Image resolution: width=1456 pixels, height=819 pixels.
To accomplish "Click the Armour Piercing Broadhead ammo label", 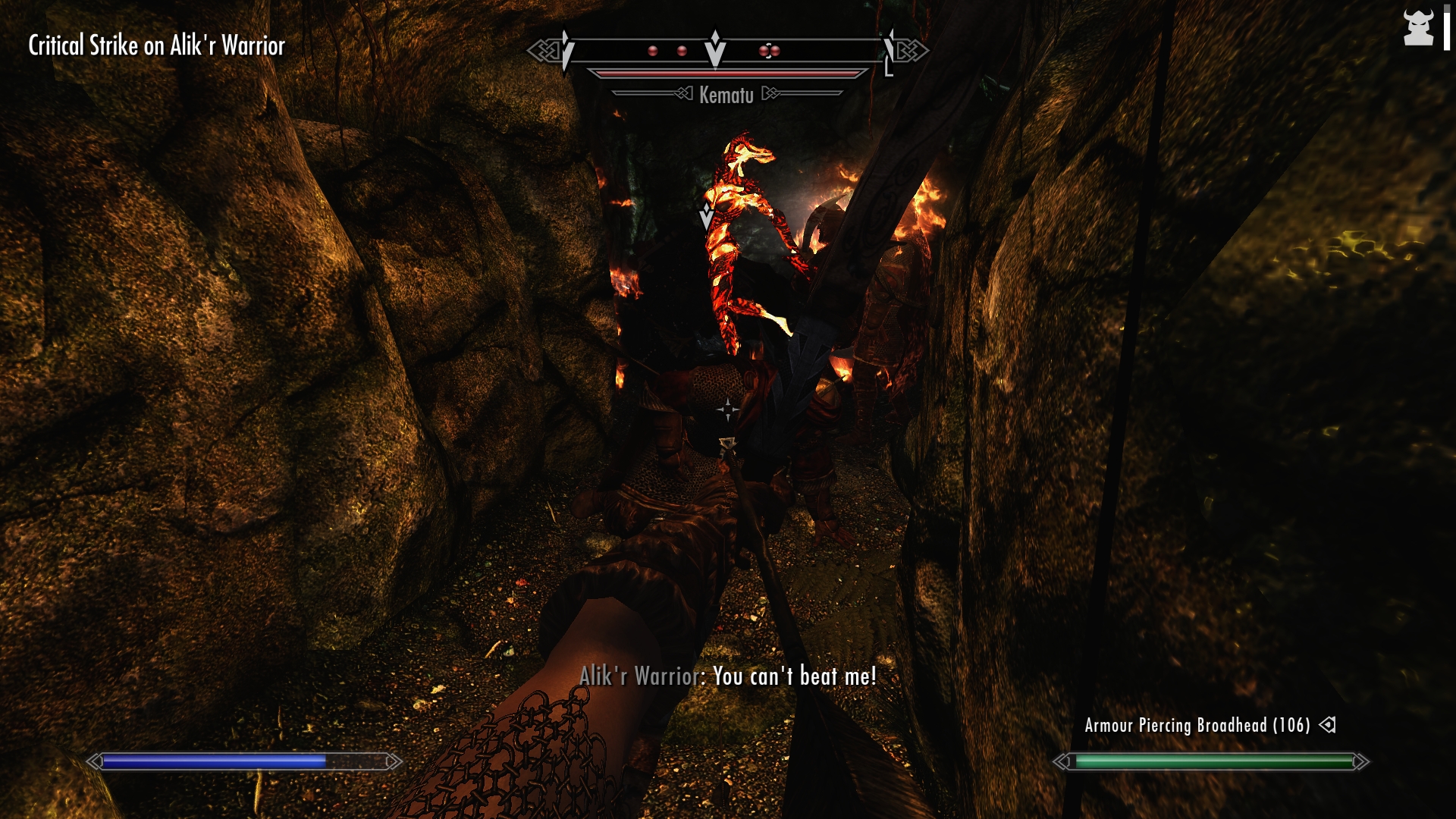I will coord(1197,726).
